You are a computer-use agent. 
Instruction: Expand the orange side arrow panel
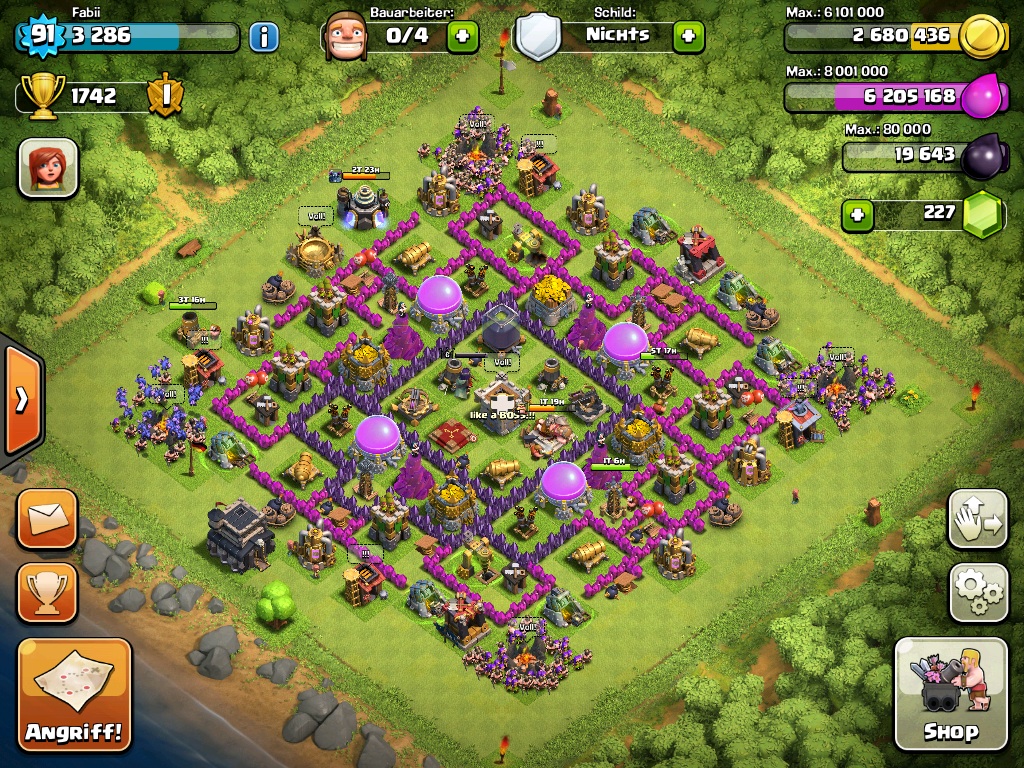[22, 399]
